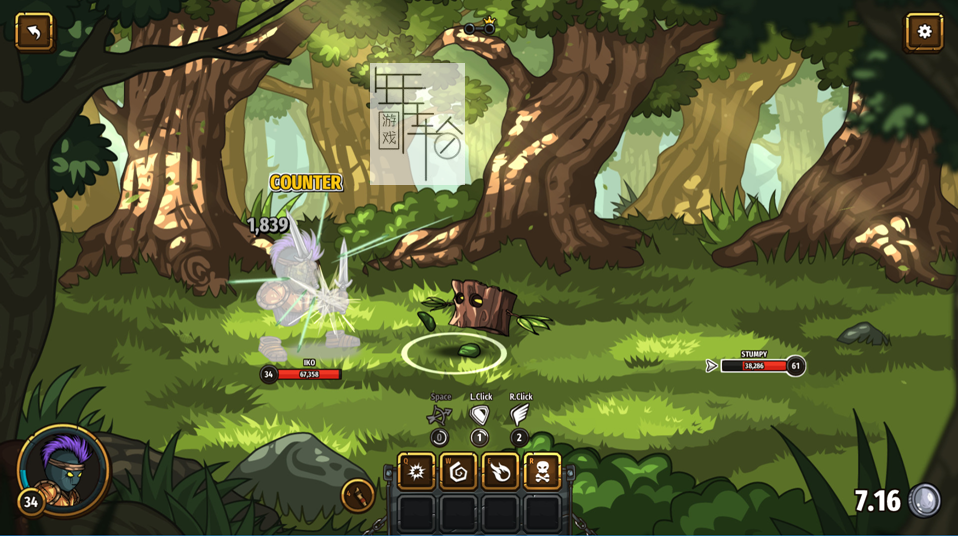Viewport: 958px width, 537px height.
Task: Open the settings gear menu
Action: [924, 32]
